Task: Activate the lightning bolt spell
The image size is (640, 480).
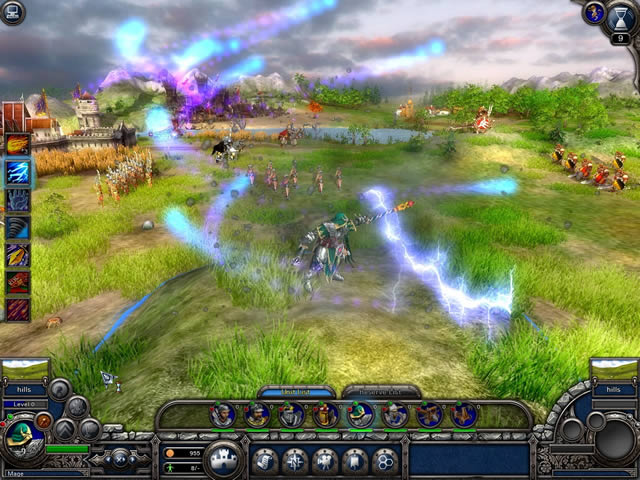Action: point(18,173)
